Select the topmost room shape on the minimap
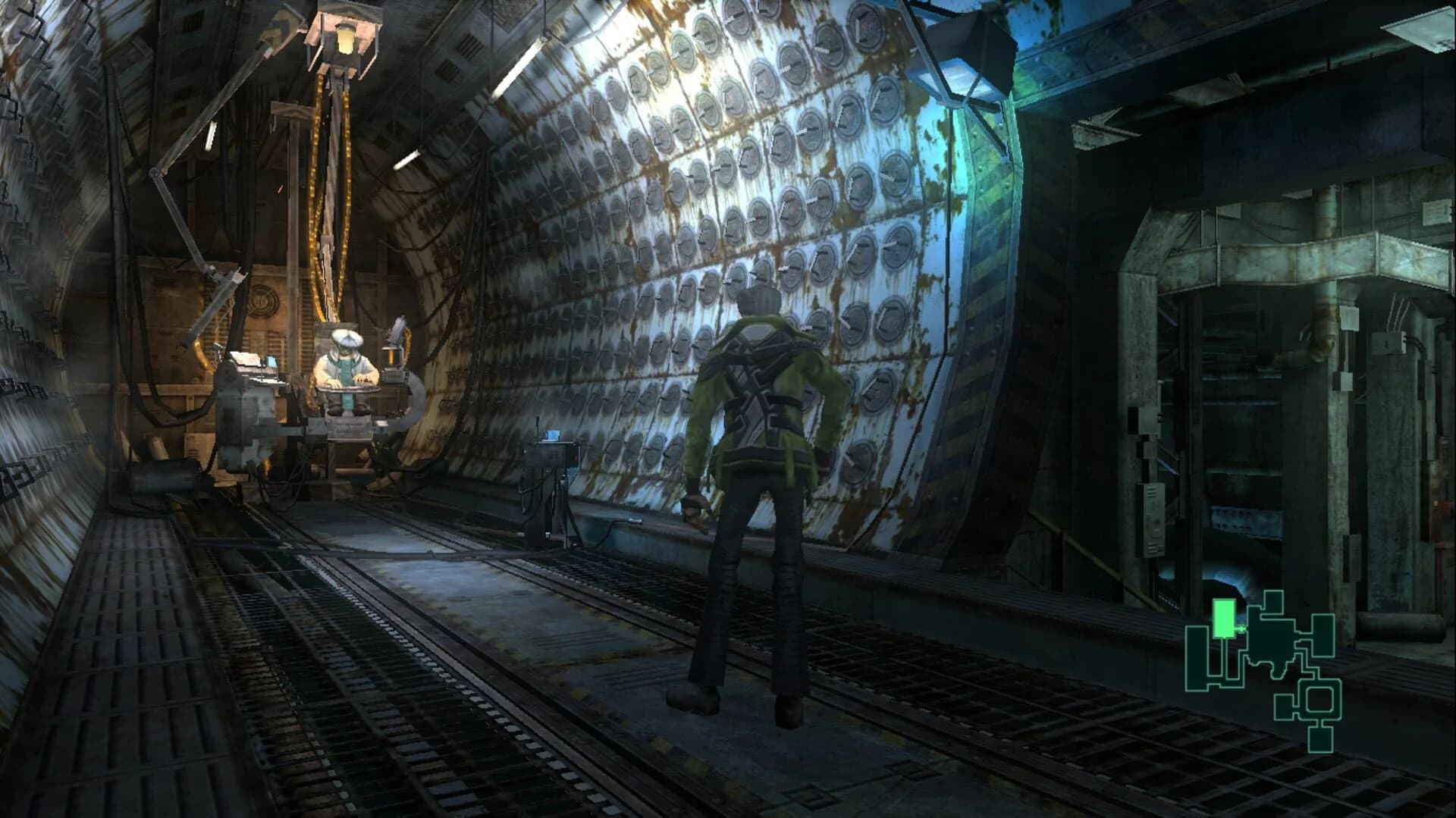 click(x=1272, y=600)
